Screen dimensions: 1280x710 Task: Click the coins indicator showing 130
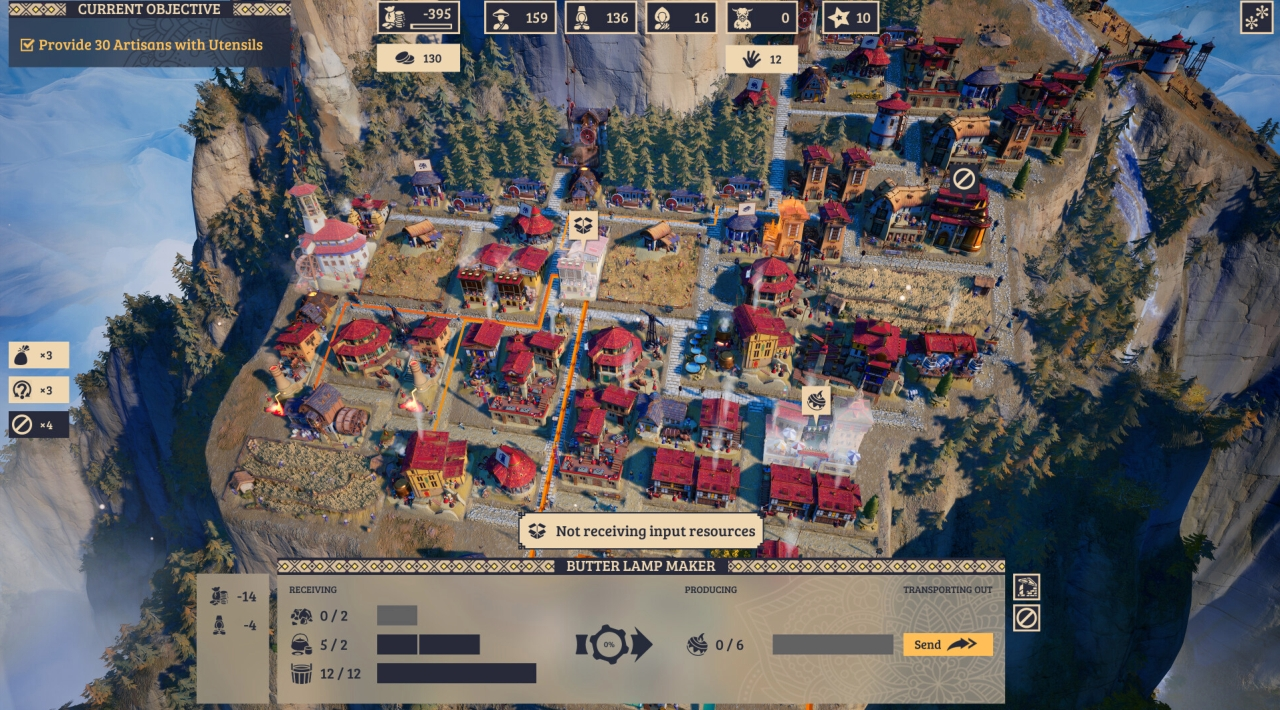pyautogui.click(x=418, y=58)
